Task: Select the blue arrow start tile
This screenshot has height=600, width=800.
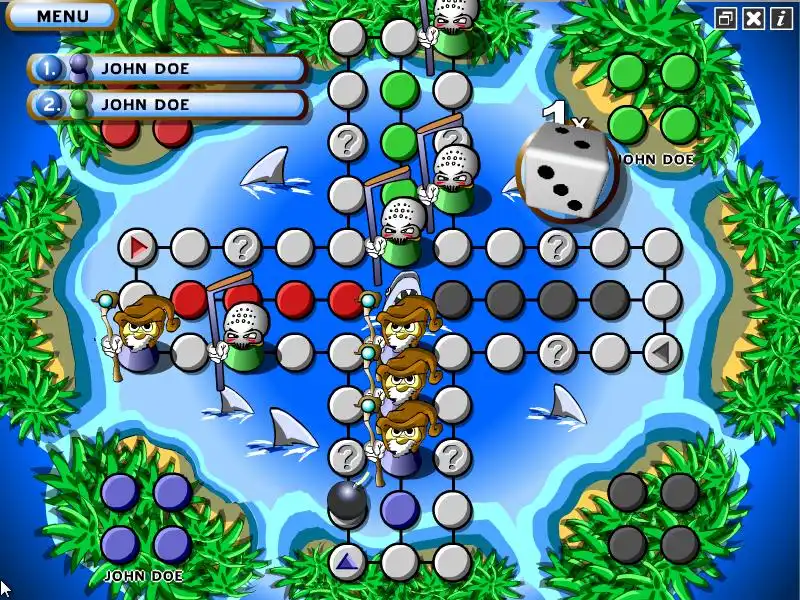Action: coord(347,561)
